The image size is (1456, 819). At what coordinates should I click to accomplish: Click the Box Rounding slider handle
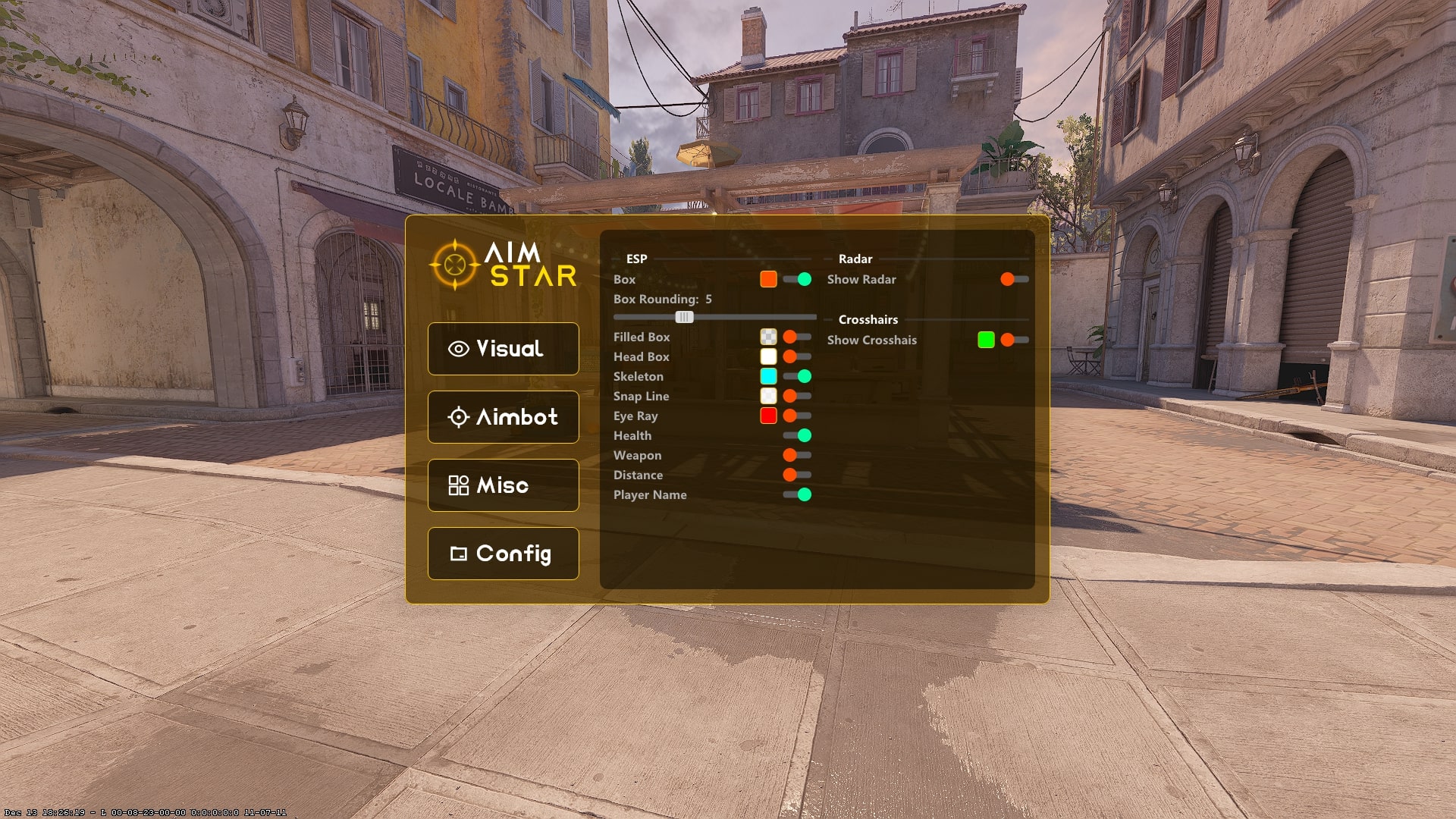tap(684, 317)
